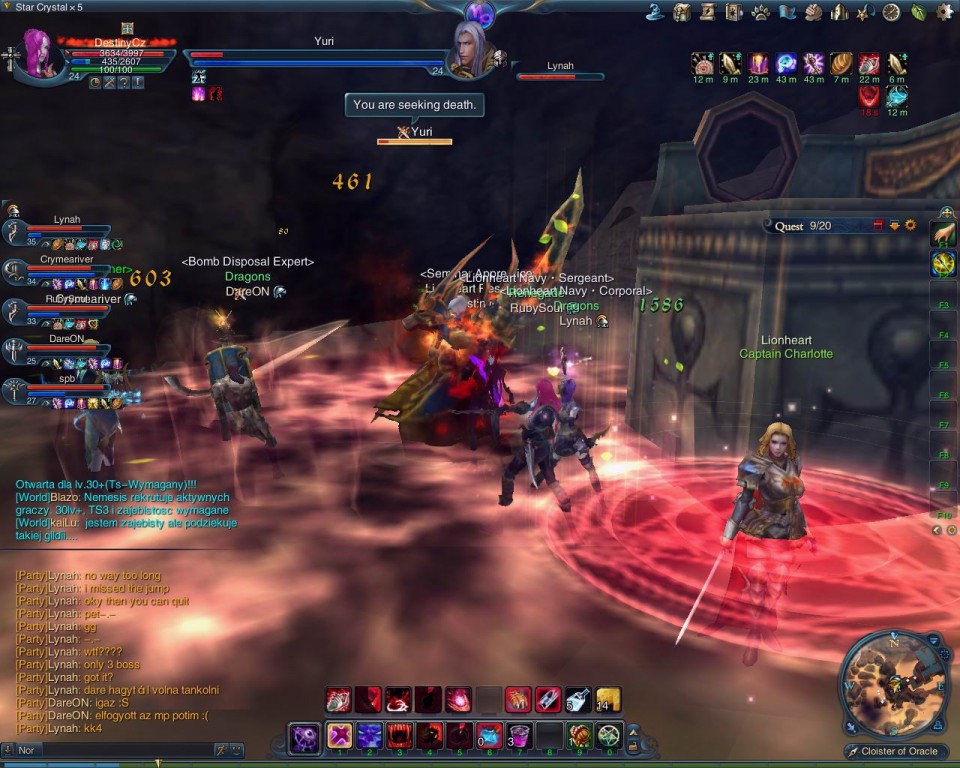Use the fanged mouth skill in slot 3
Image resolution: width=960 pixels, height=768 pixels.
[400, 737]
